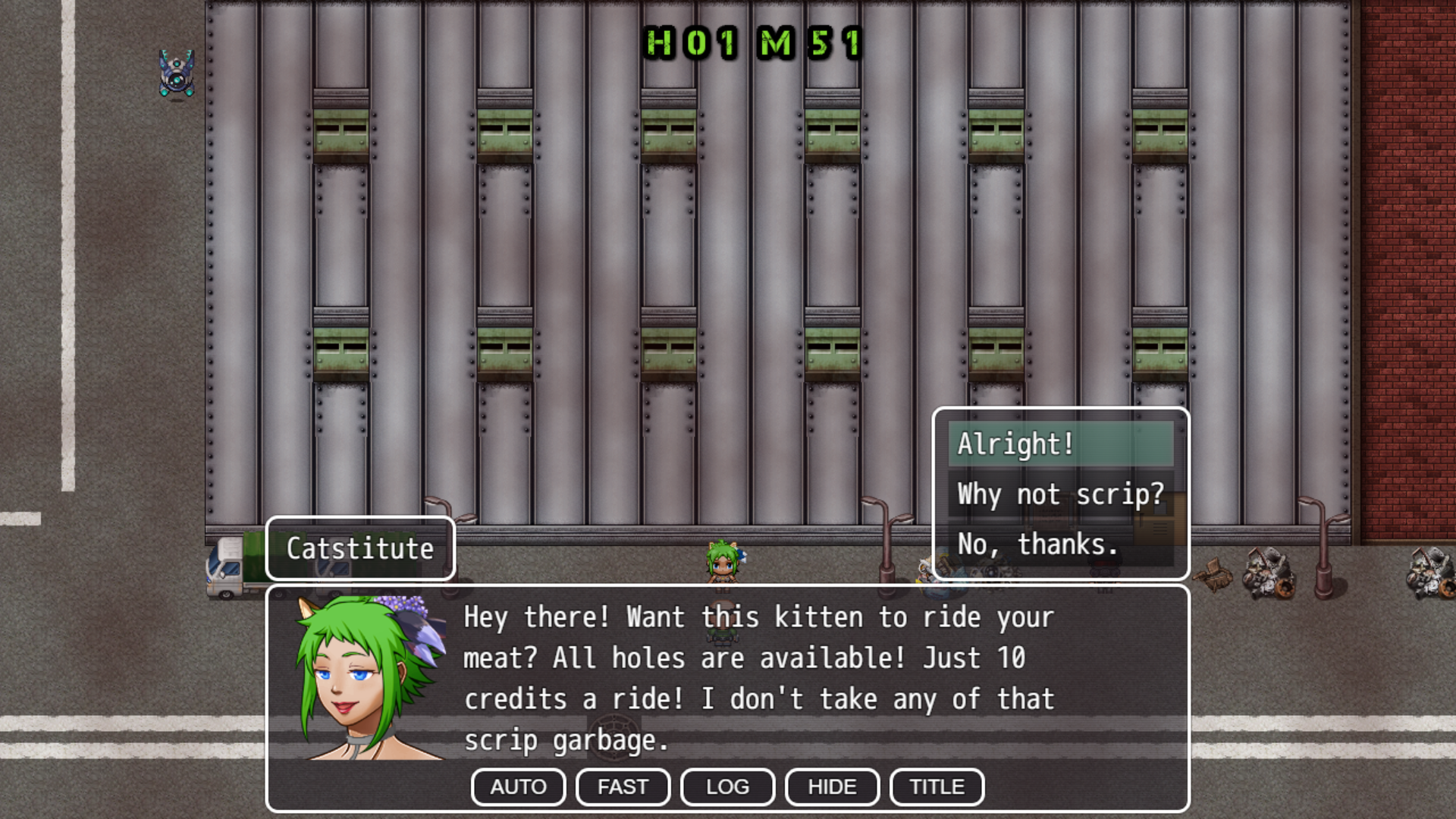
Task: Enable AUTO dialogue advance
Action: (518, 787)
